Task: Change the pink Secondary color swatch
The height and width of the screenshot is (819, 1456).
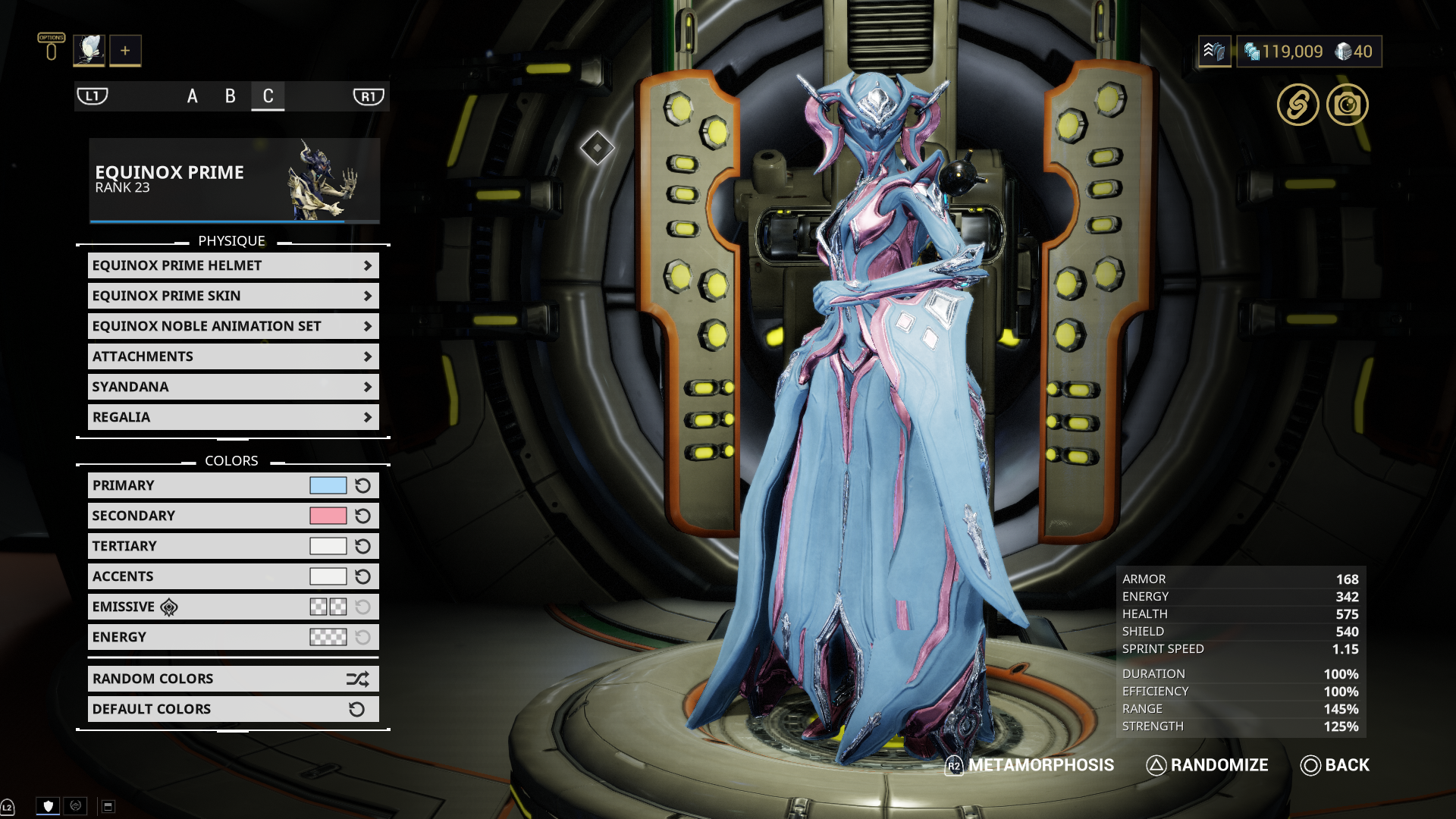Action: 328,516
